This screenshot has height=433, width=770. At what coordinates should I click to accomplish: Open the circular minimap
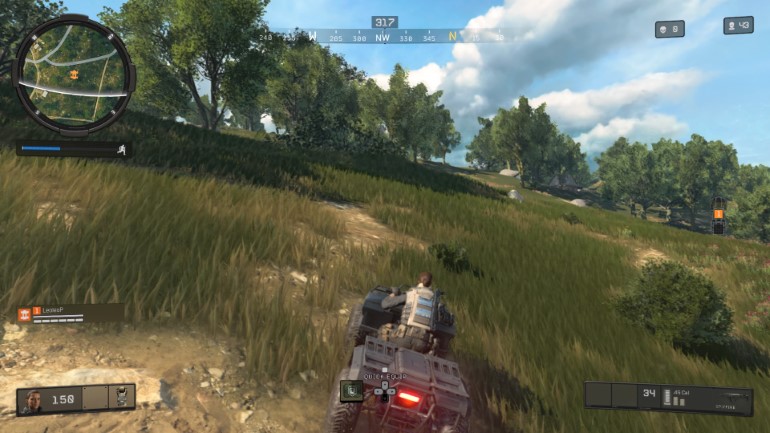click(x=74, y=73)
